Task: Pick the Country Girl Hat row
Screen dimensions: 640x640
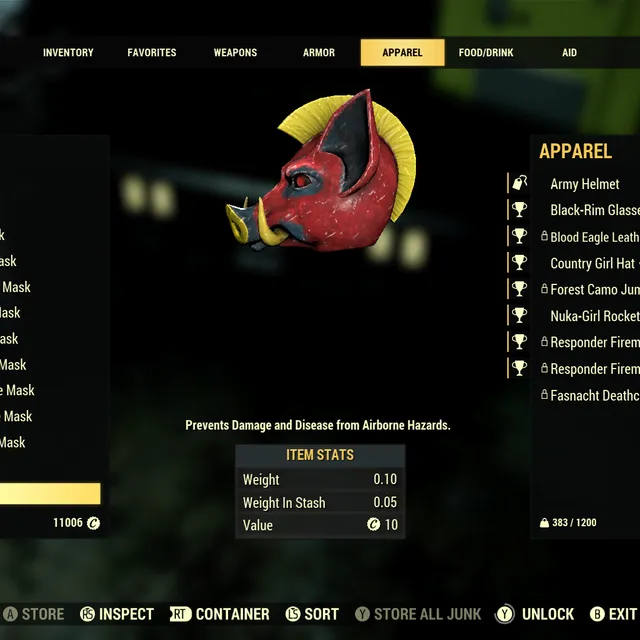Action: coord(592,263)
